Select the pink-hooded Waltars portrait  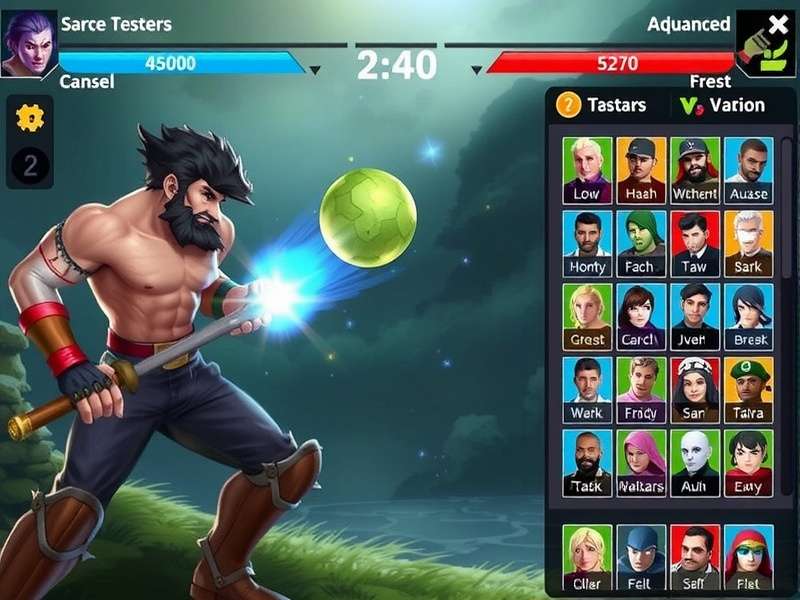[x=641, y=463]
